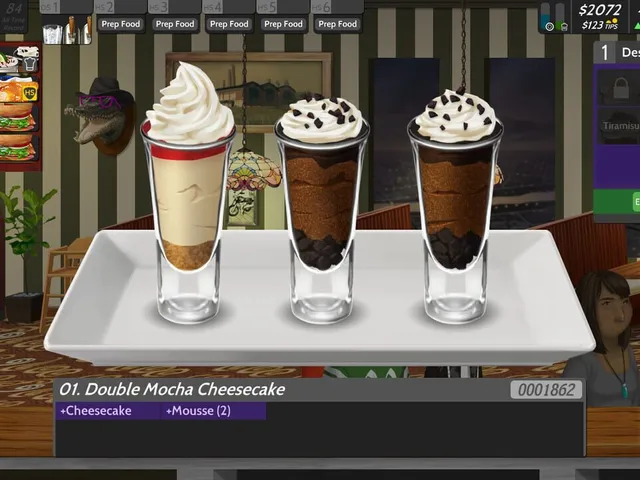The height and width of the screenshot is (480, 640).
Task: Choose the Tiramisu entry in the side panel
Action: [620, 127]
